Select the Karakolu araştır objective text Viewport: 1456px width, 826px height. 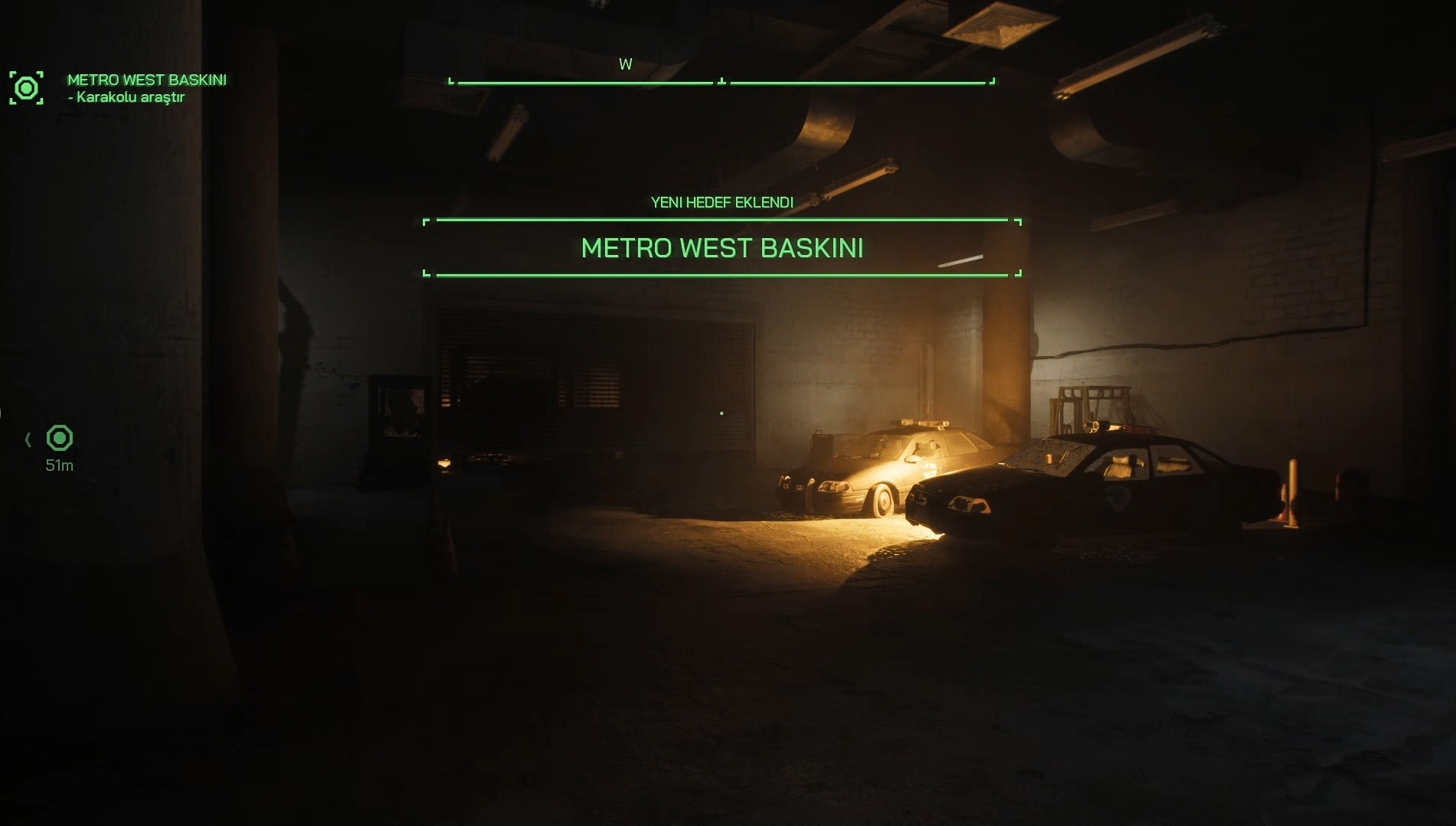(x=129, y=97)
